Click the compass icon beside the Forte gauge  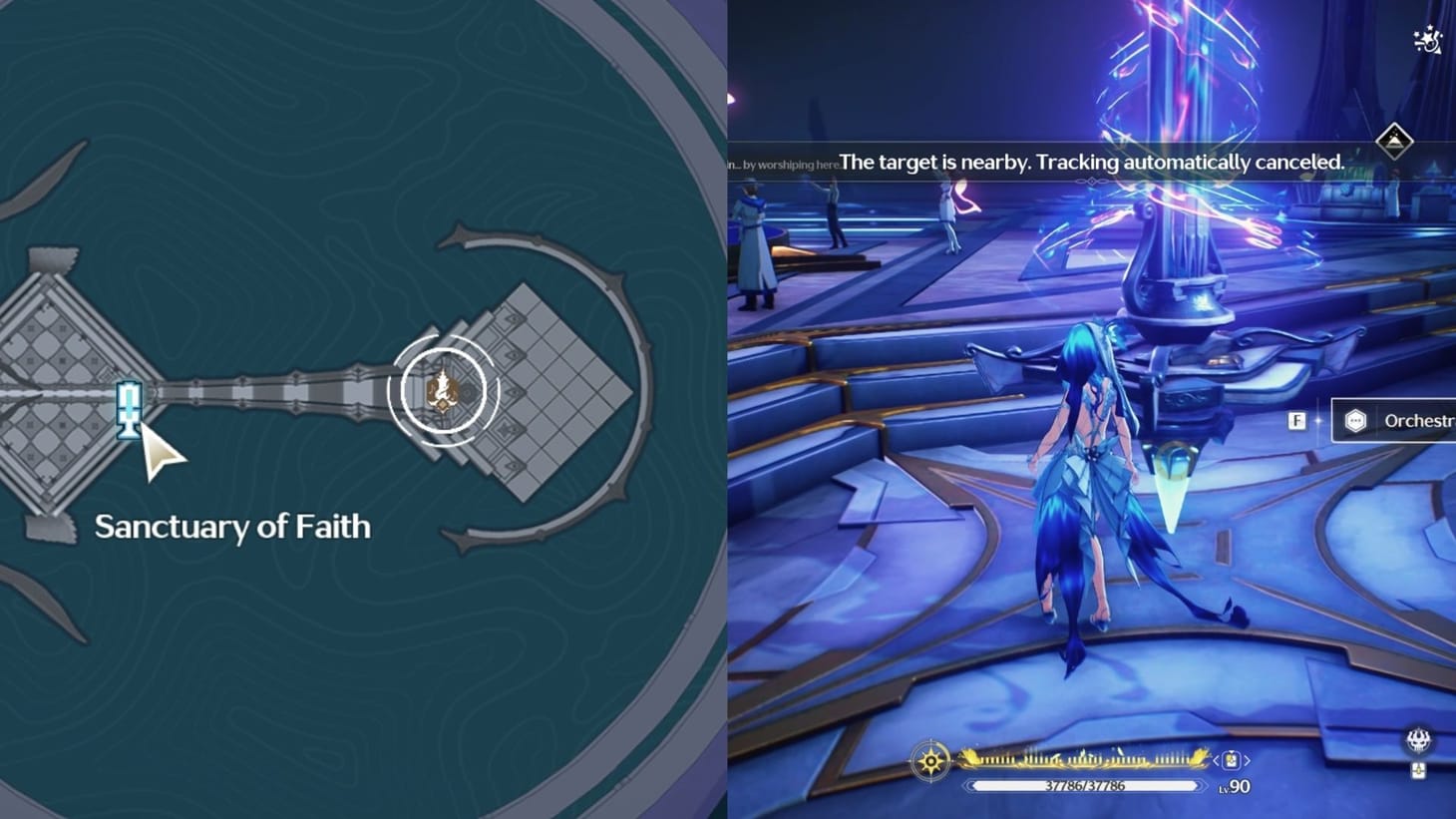pyautogui.click(x=929, y=760)
